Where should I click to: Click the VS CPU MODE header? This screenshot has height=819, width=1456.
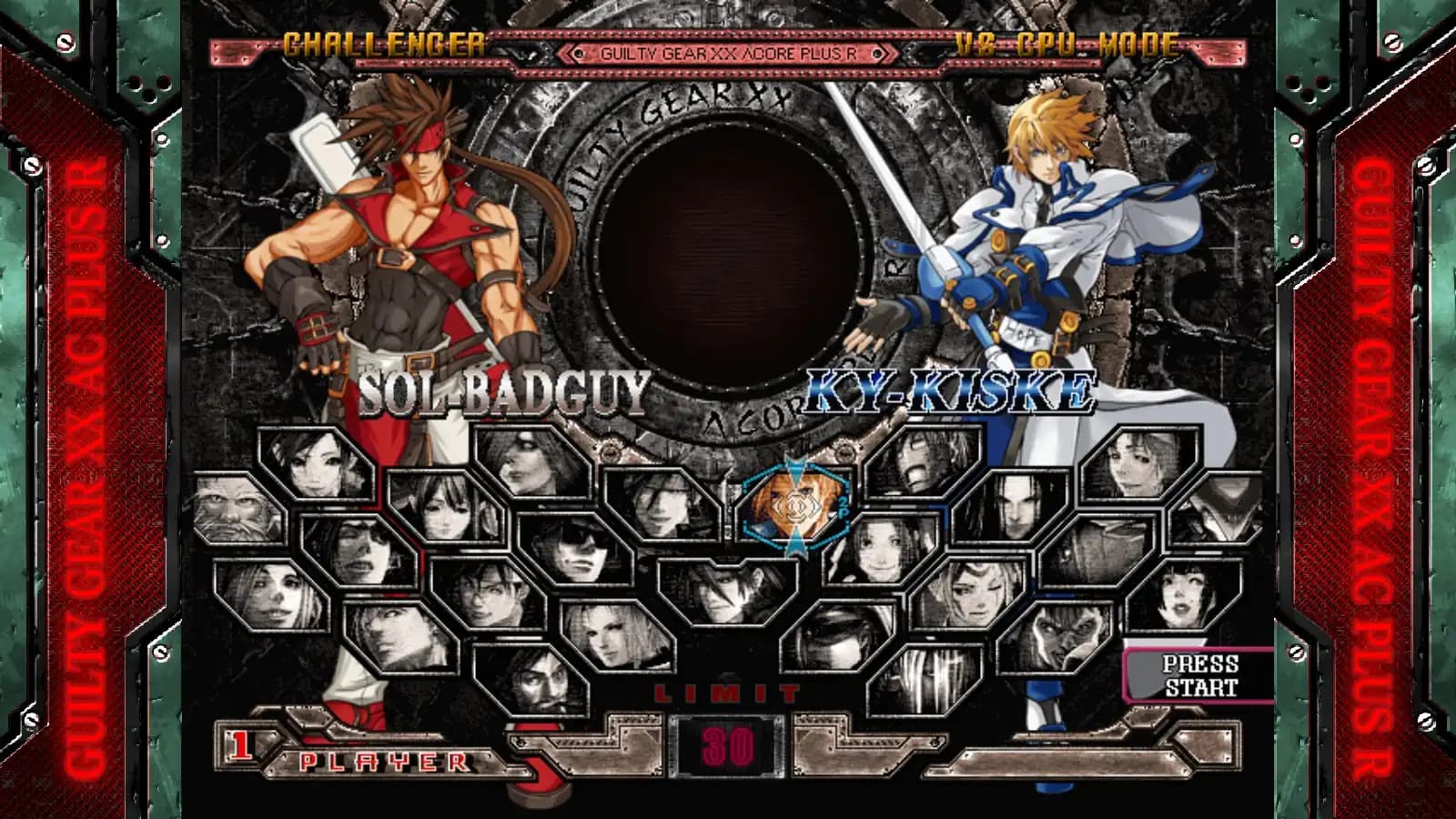[1065, 42]
